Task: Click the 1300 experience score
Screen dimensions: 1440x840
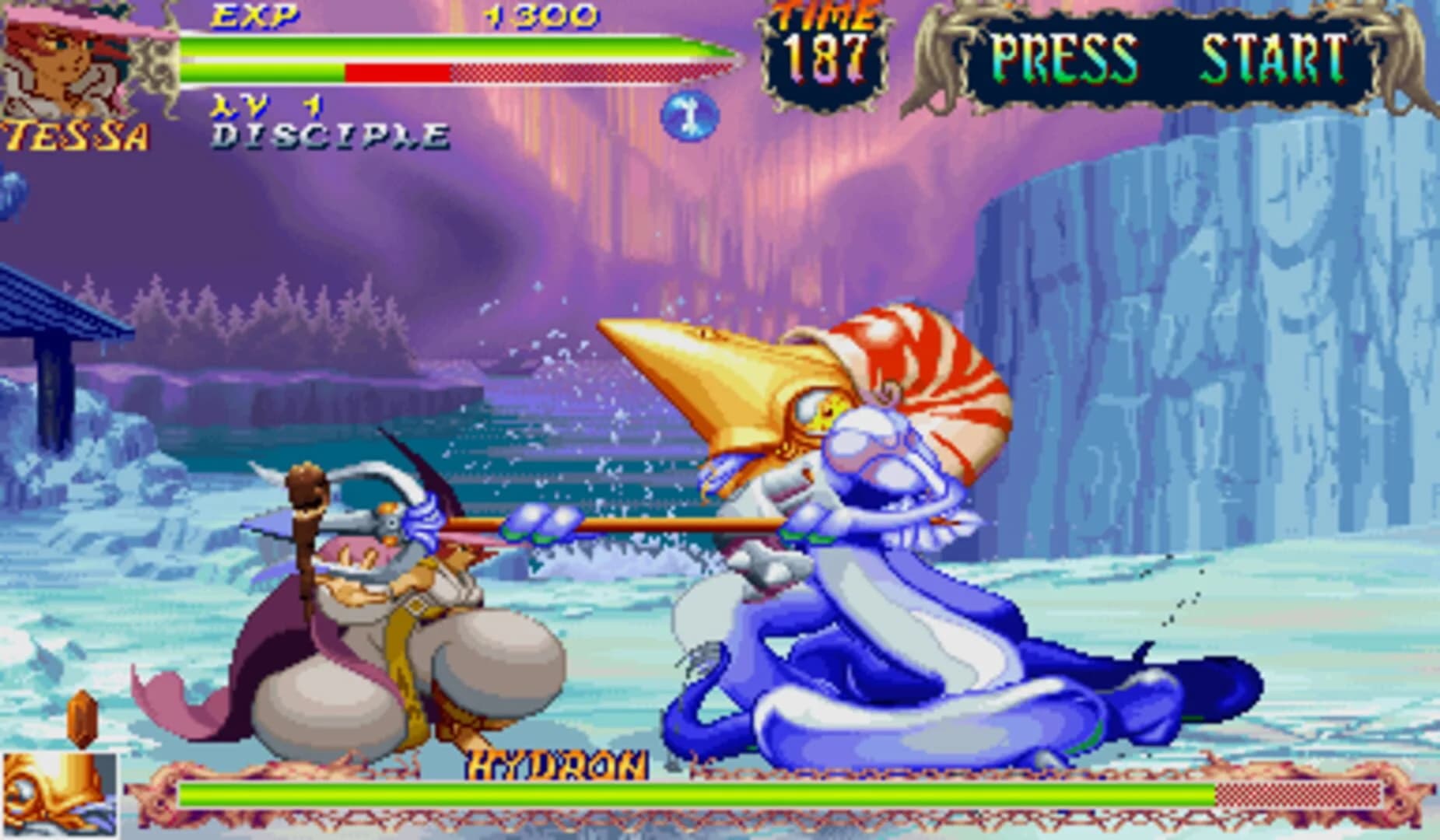Action: tap(542, 14)
